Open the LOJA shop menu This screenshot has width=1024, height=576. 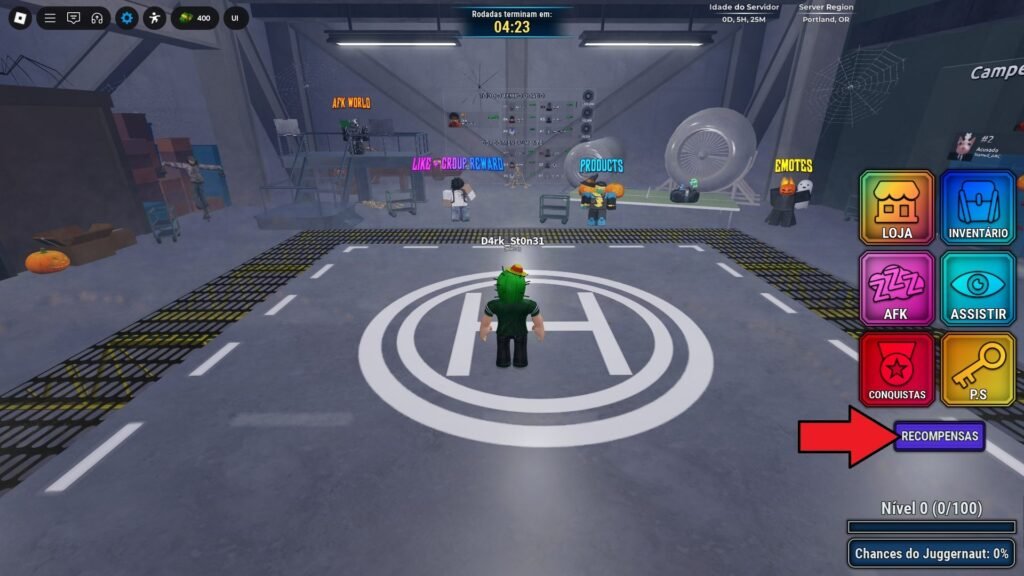pos(897,208)
